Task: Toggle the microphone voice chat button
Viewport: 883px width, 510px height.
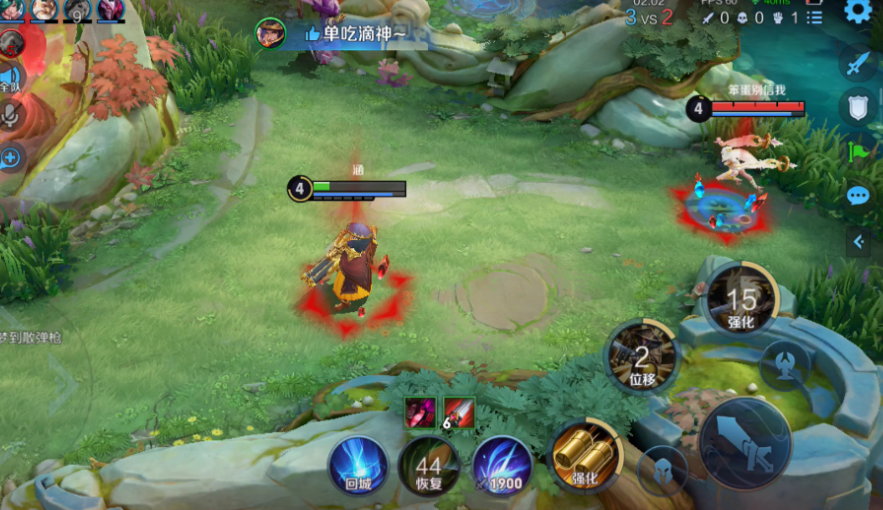Action: [12, 115]
